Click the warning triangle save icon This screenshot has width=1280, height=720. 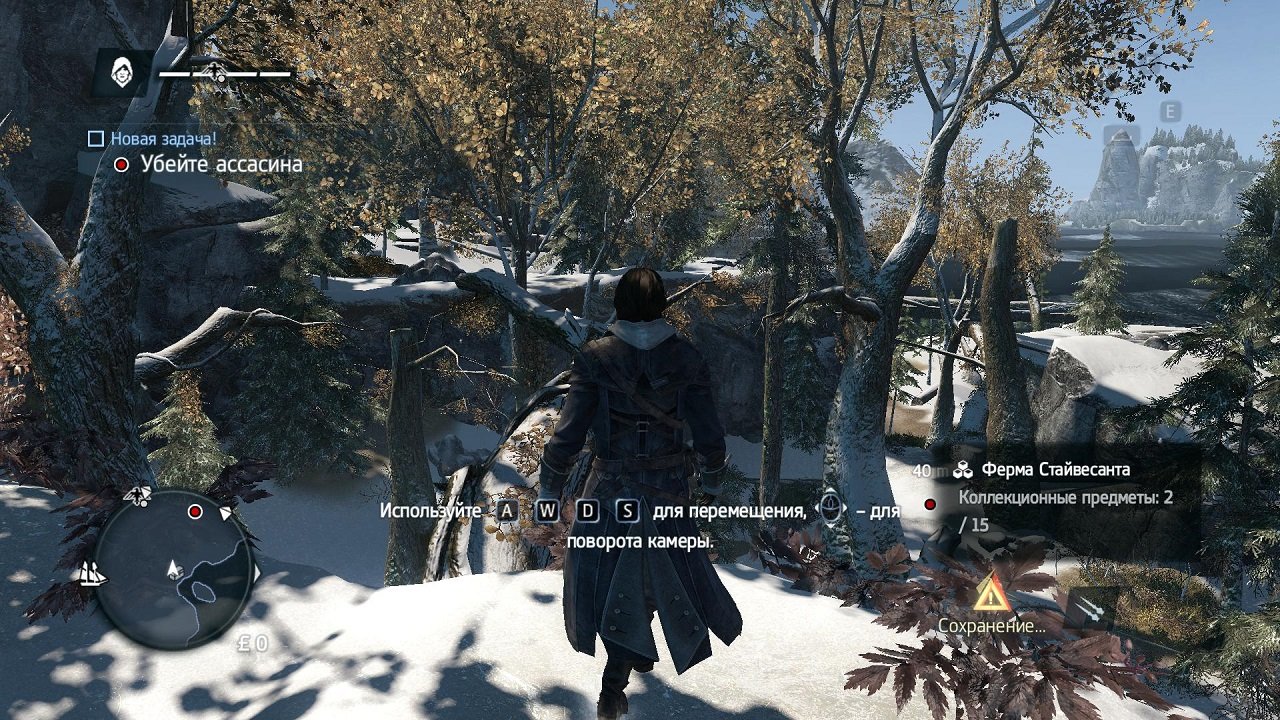pos(990,597)
